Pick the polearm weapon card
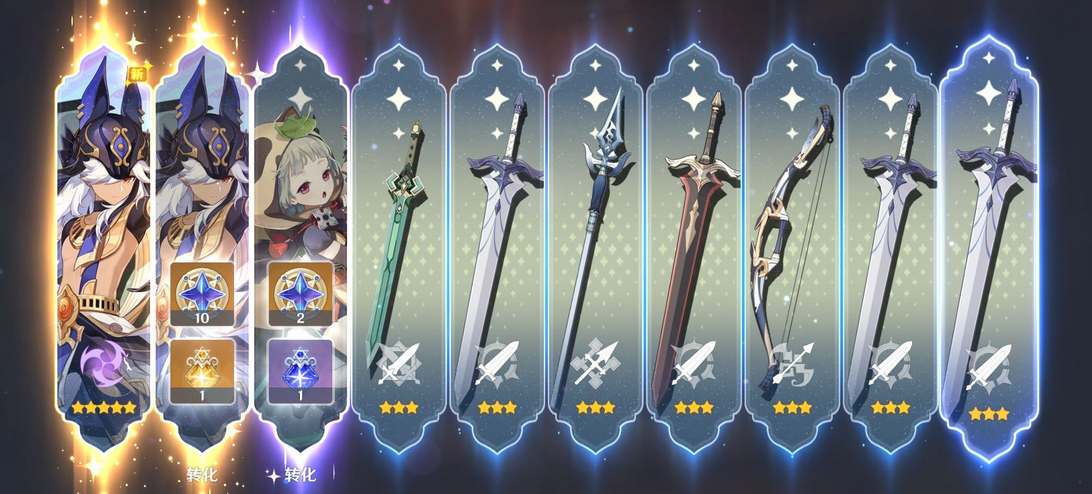Viewport: 1092px width, 494px height. click(596, 250)
